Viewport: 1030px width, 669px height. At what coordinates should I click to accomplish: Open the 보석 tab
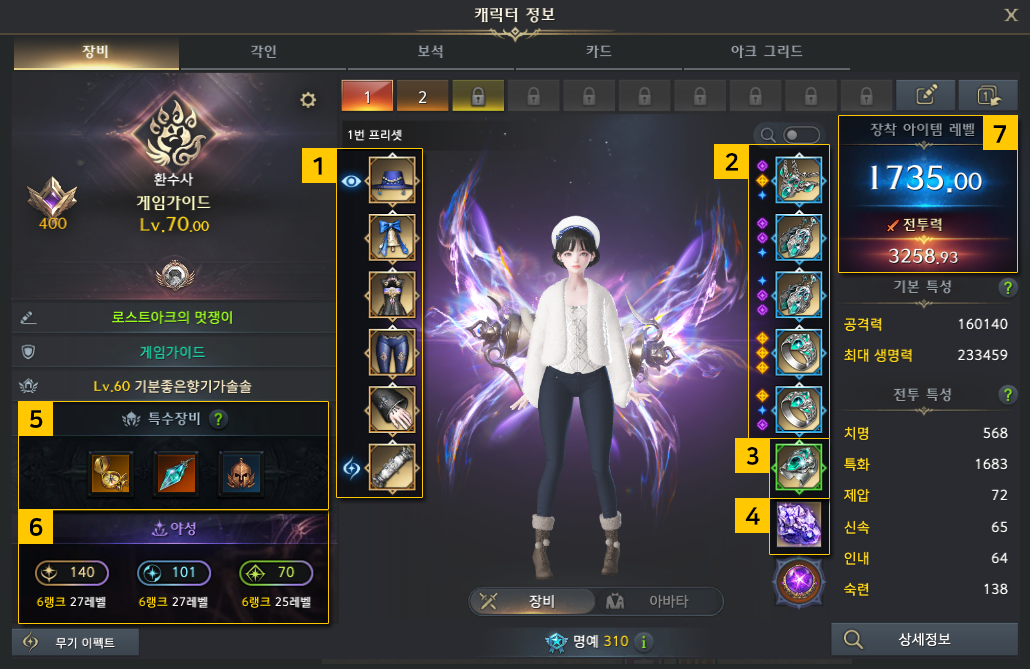point(430,51)
